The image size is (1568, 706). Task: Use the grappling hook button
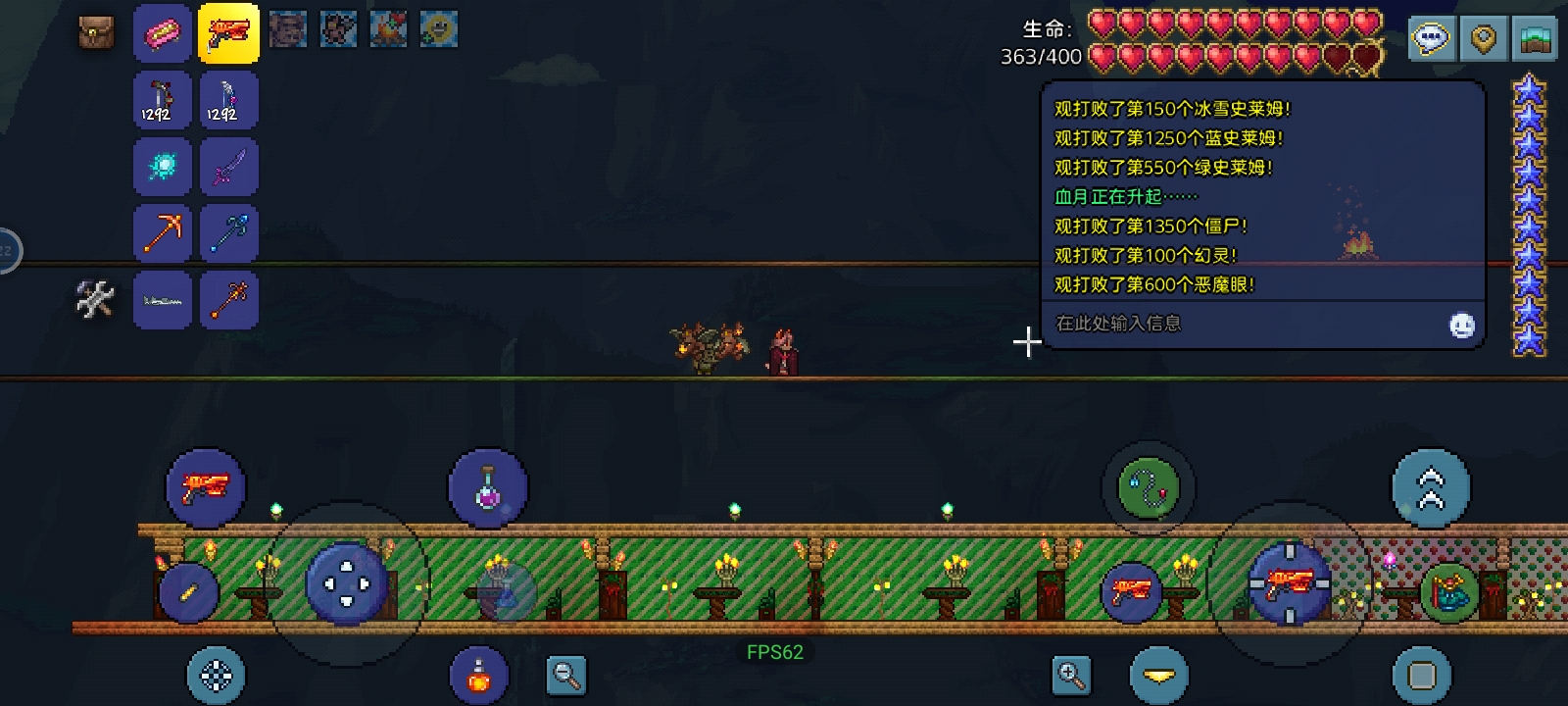click(1148, 487)
